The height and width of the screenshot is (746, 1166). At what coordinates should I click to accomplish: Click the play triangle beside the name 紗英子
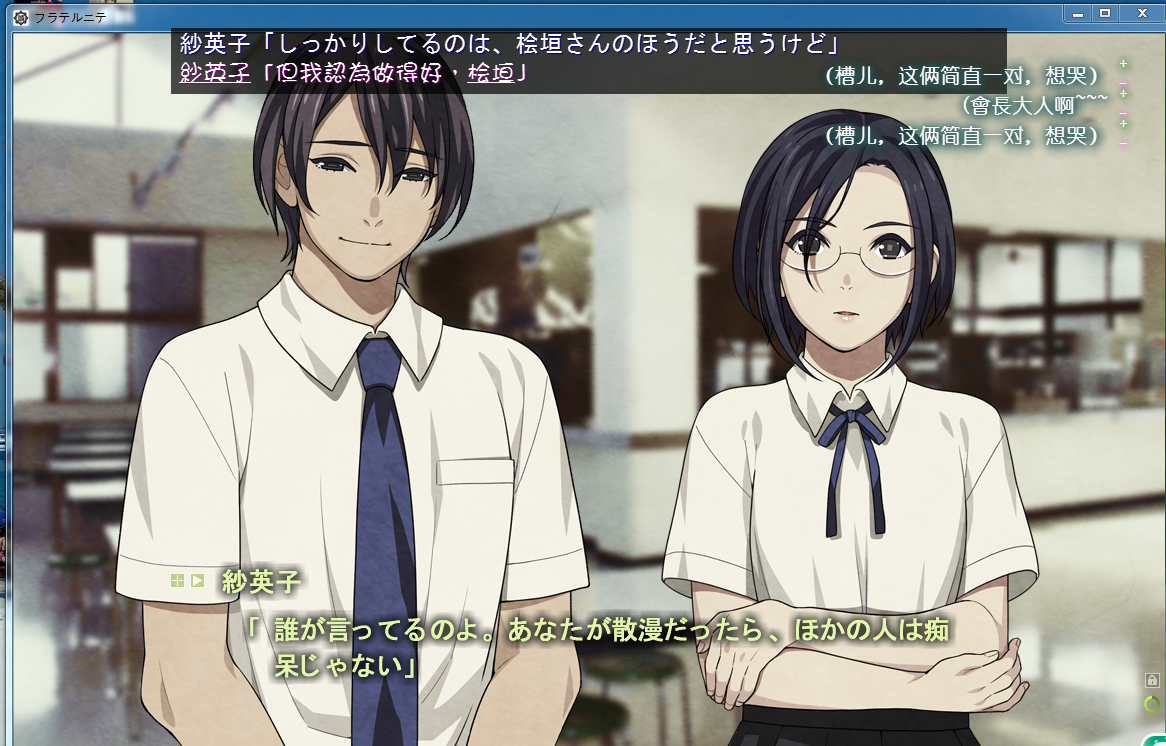click(x=197, y=580)
